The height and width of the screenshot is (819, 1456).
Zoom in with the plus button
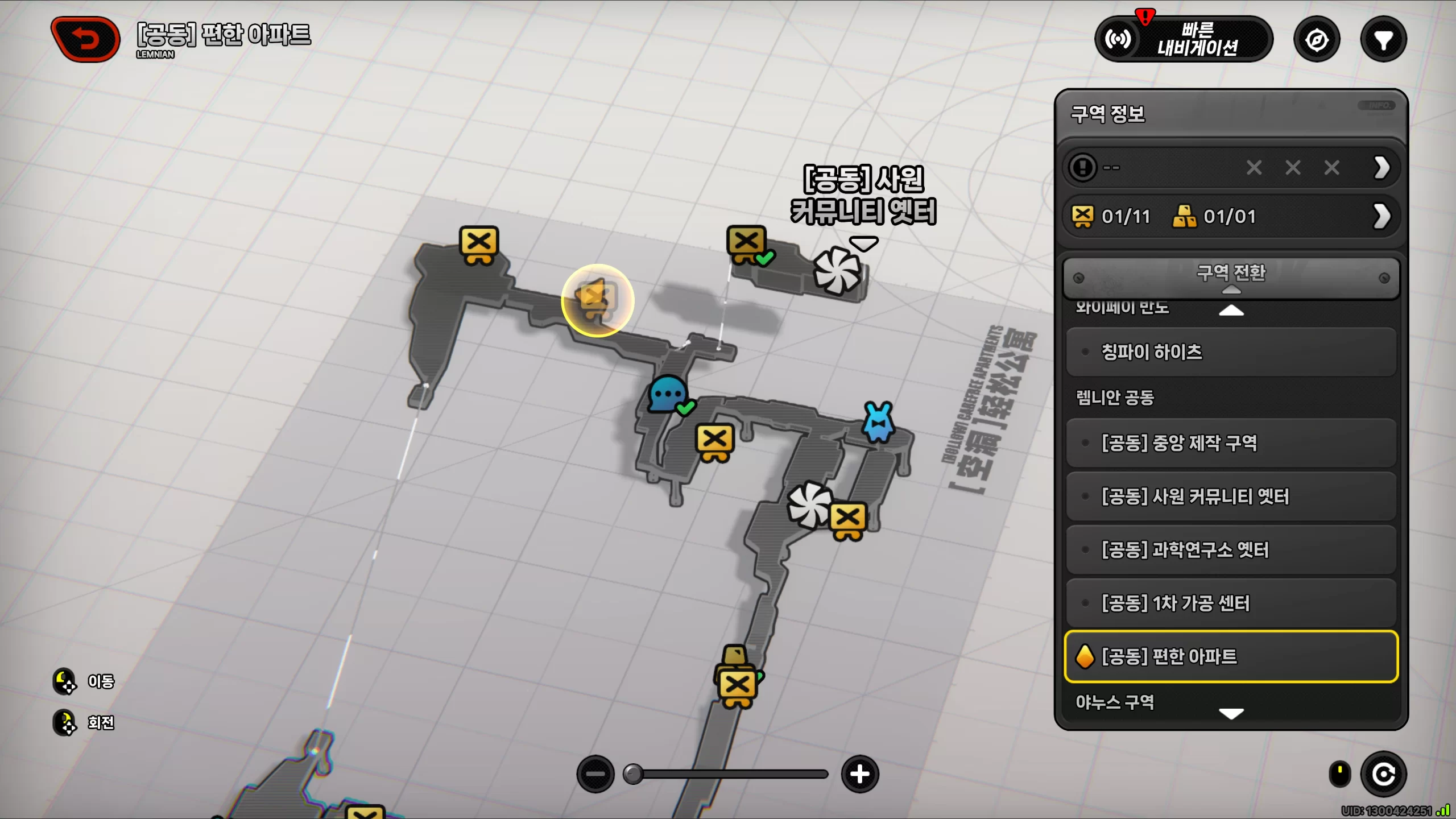(860, 774)
